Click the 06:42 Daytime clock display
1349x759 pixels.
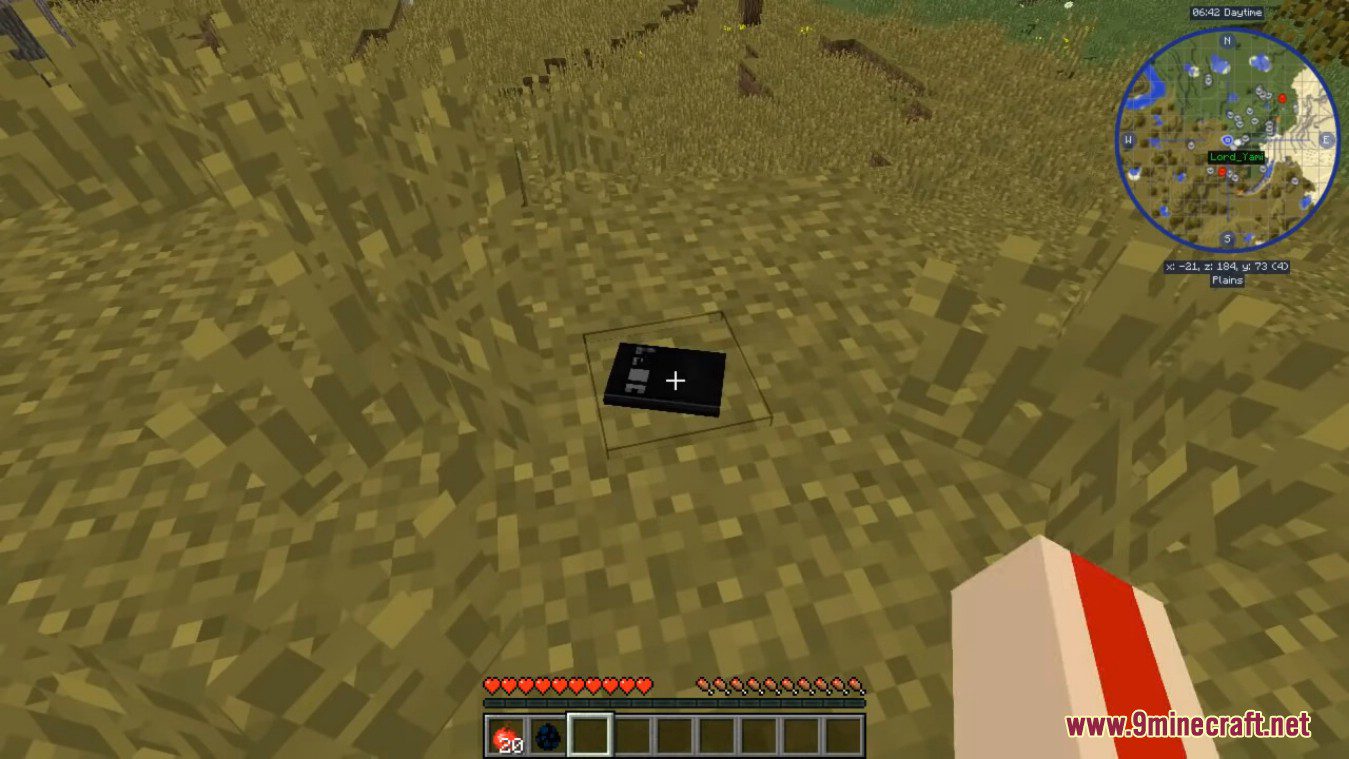(x=1227, y=11)
